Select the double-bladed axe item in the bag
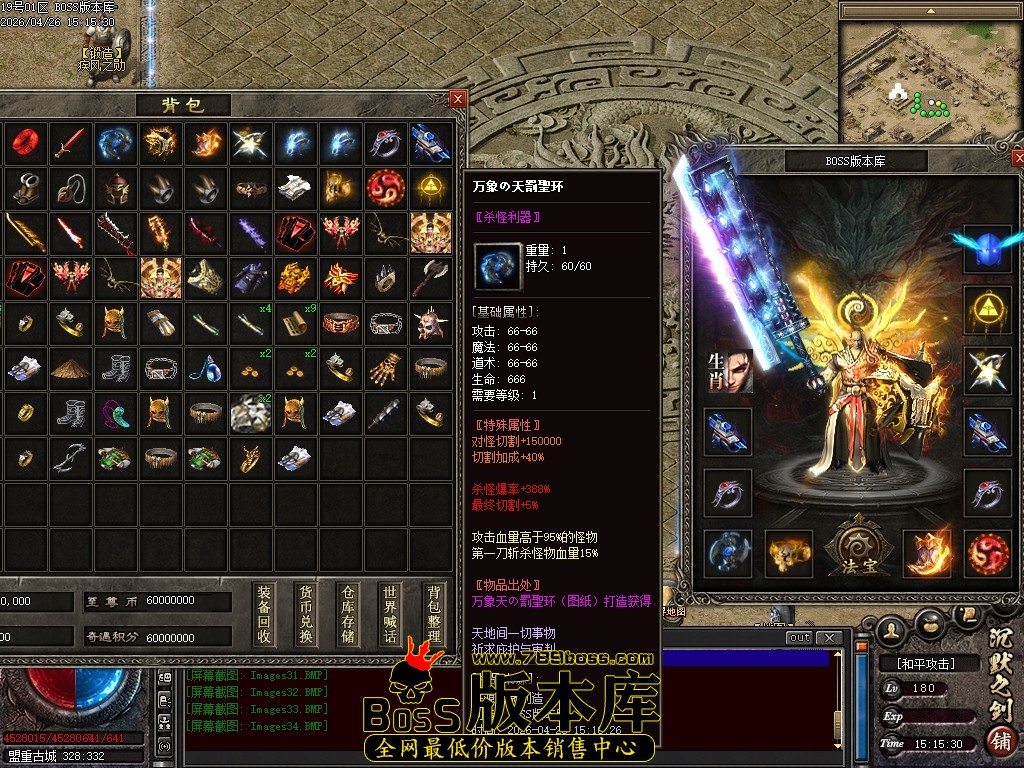Screen dimensions: 1024x768 tap(431, 277)
